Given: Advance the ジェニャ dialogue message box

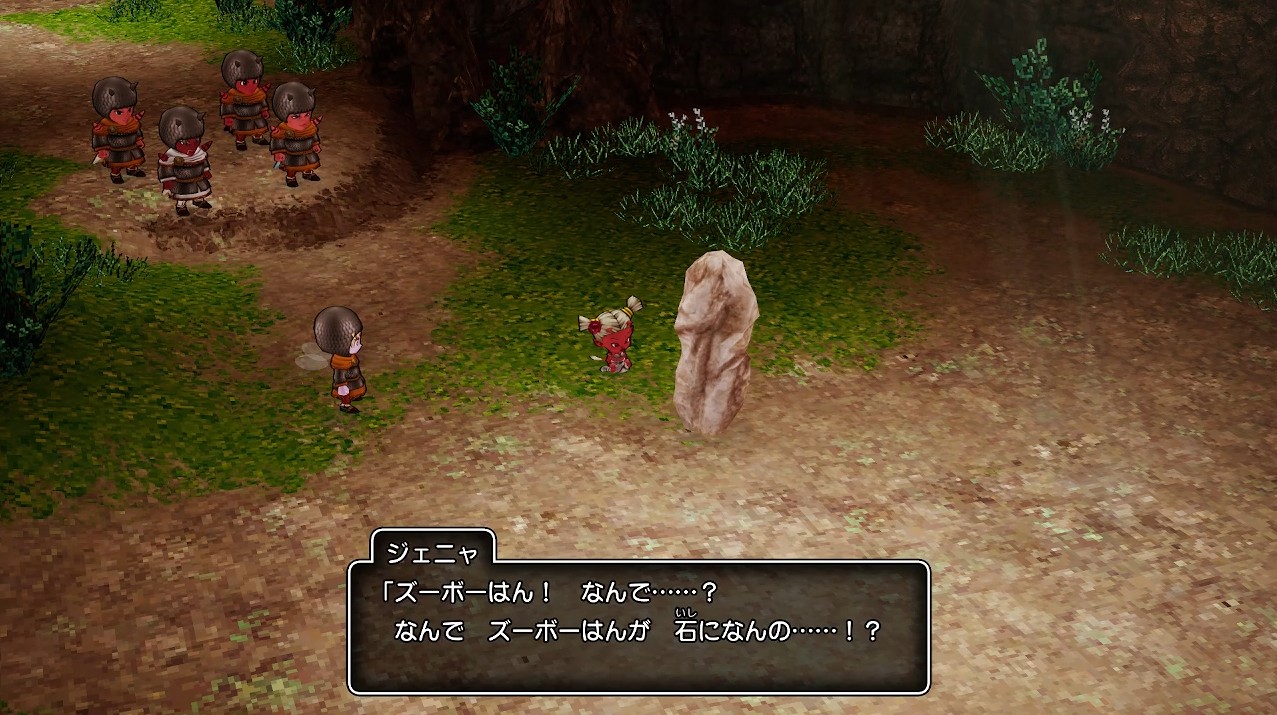Looking at the screenshot, I should [638, 627].
